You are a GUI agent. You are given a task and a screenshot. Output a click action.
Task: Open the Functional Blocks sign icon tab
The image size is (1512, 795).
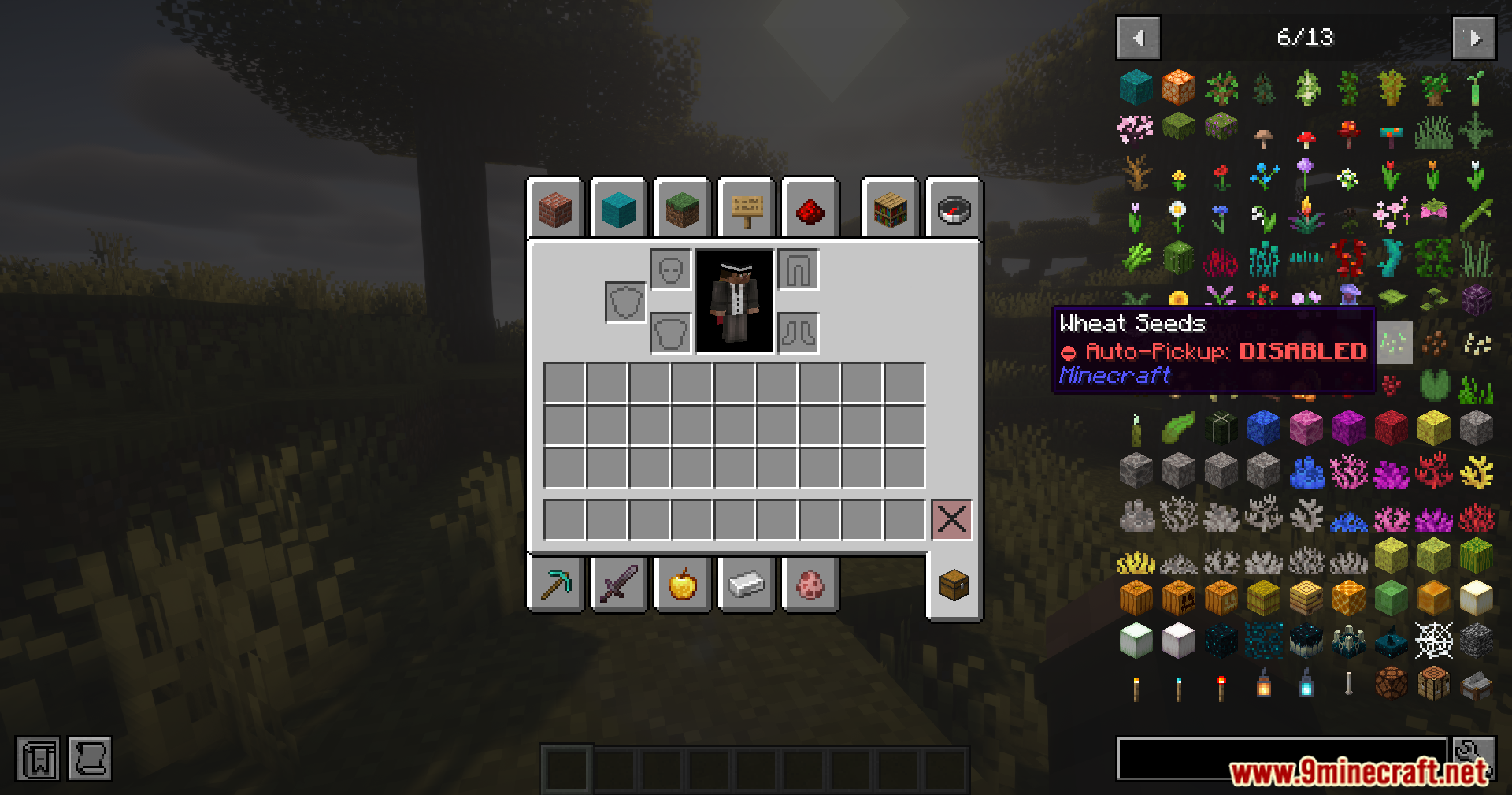coord(746,208)
